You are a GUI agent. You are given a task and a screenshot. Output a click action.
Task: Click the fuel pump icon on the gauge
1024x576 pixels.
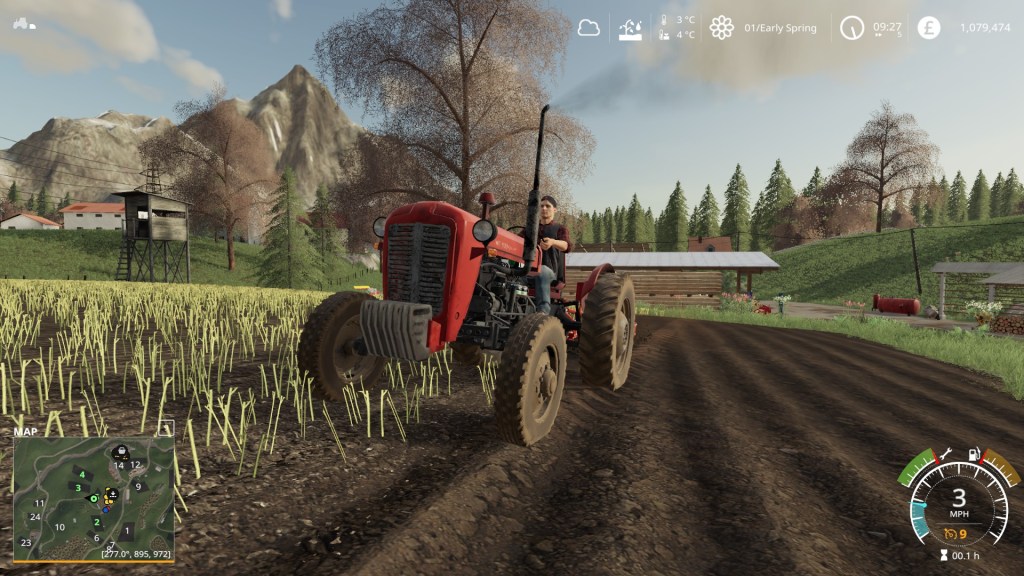(973, 455)
